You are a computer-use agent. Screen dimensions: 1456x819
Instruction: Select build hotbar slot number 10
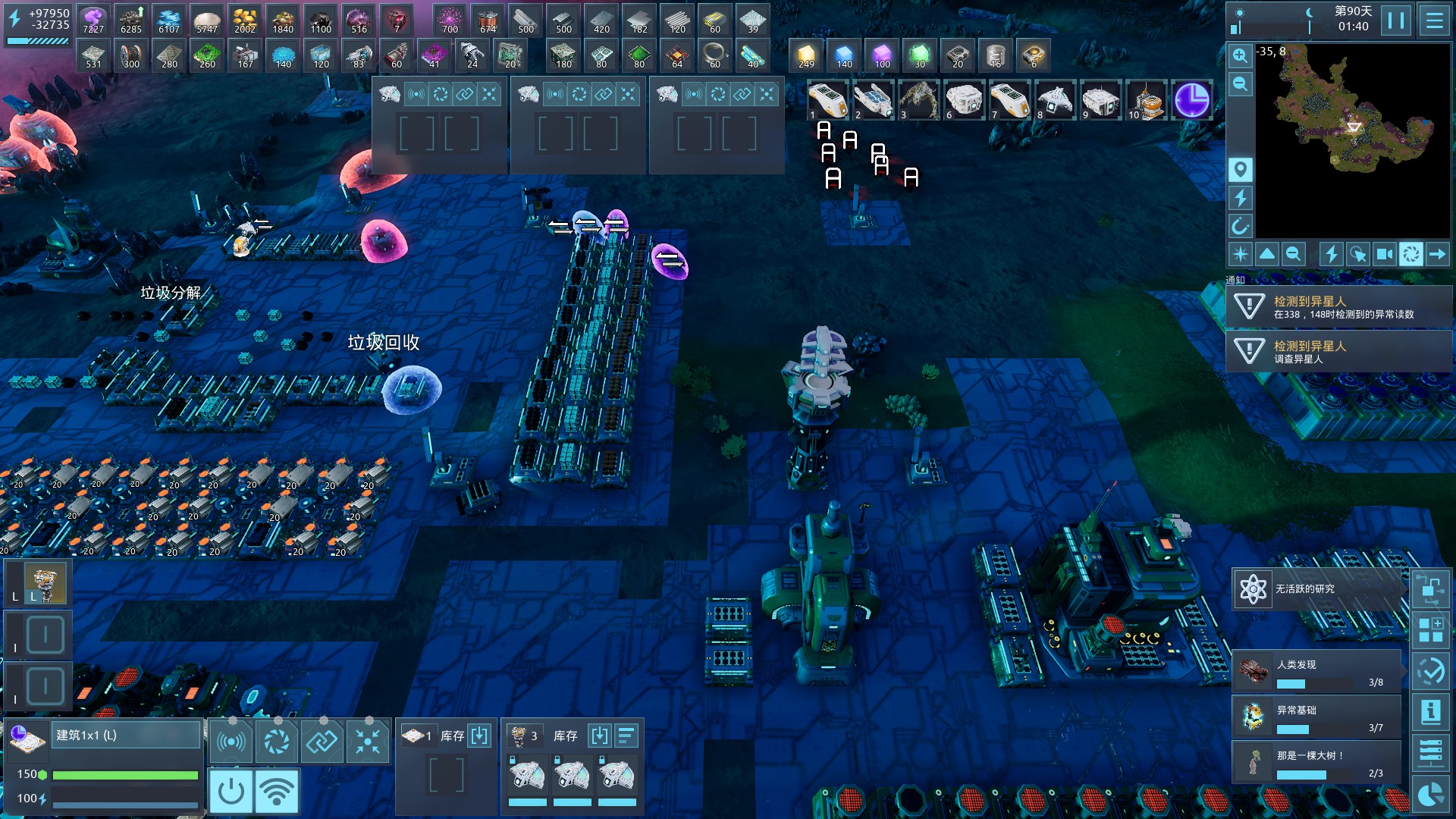coord(1146,100)
